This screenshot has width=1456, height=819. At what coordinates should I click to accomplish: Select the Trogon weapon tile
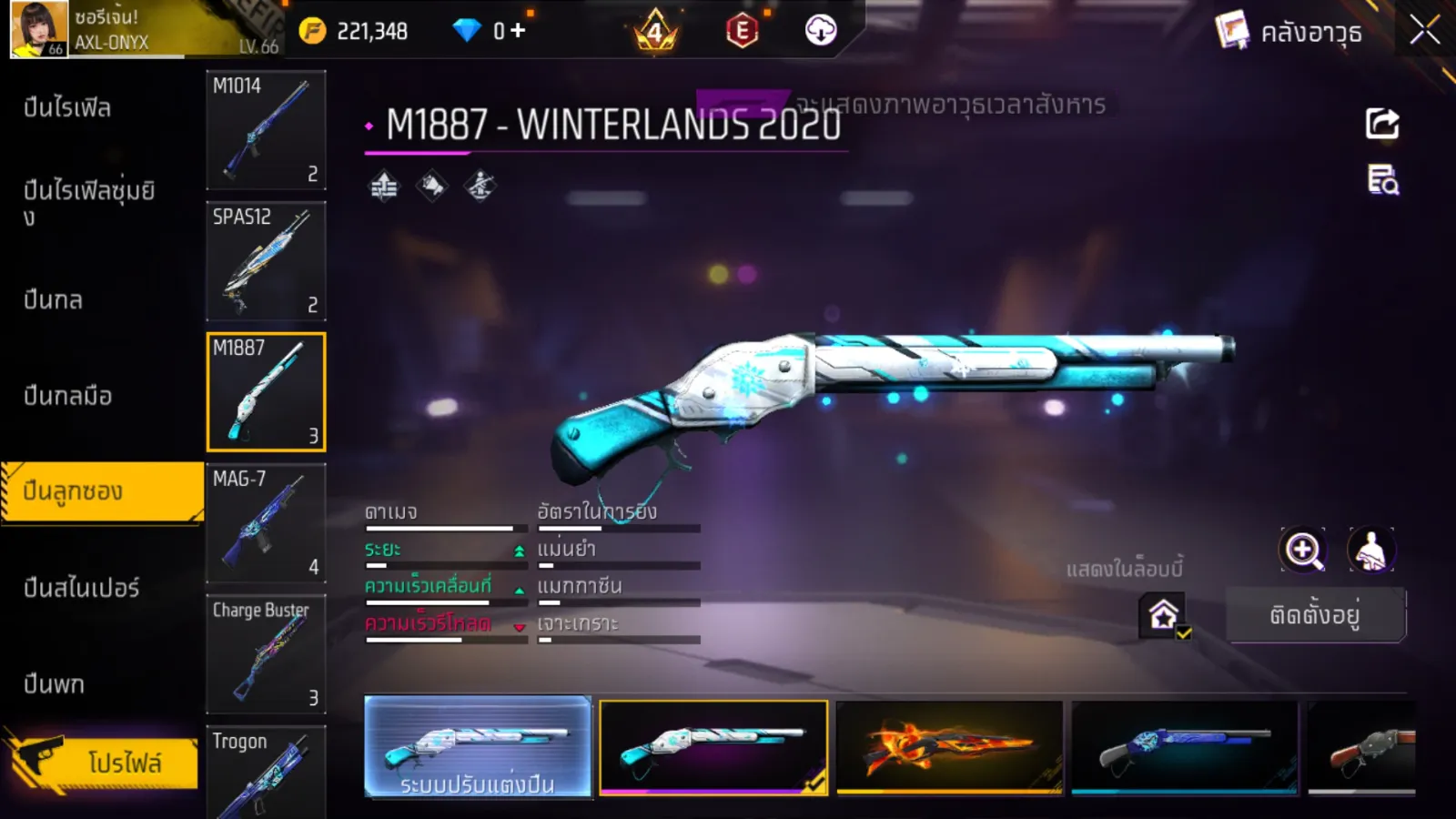pos(266,772)
